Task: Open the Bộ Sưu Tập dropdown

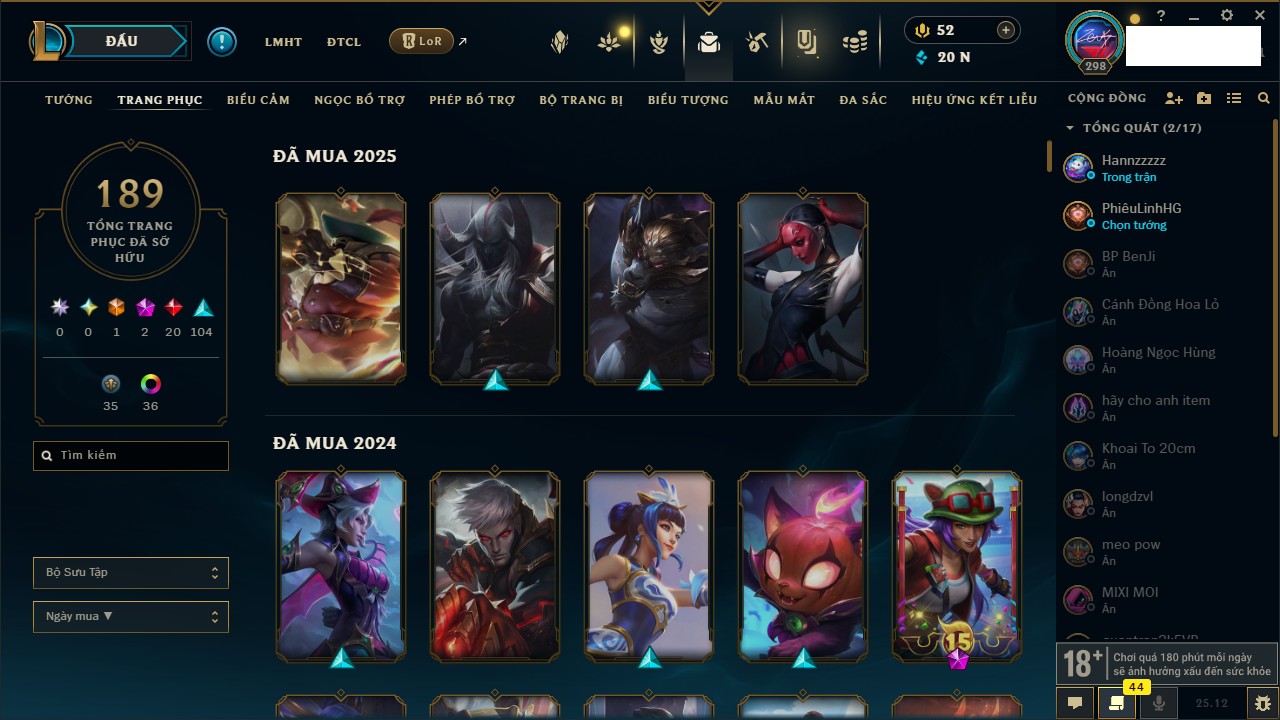Action: [131, 573]
